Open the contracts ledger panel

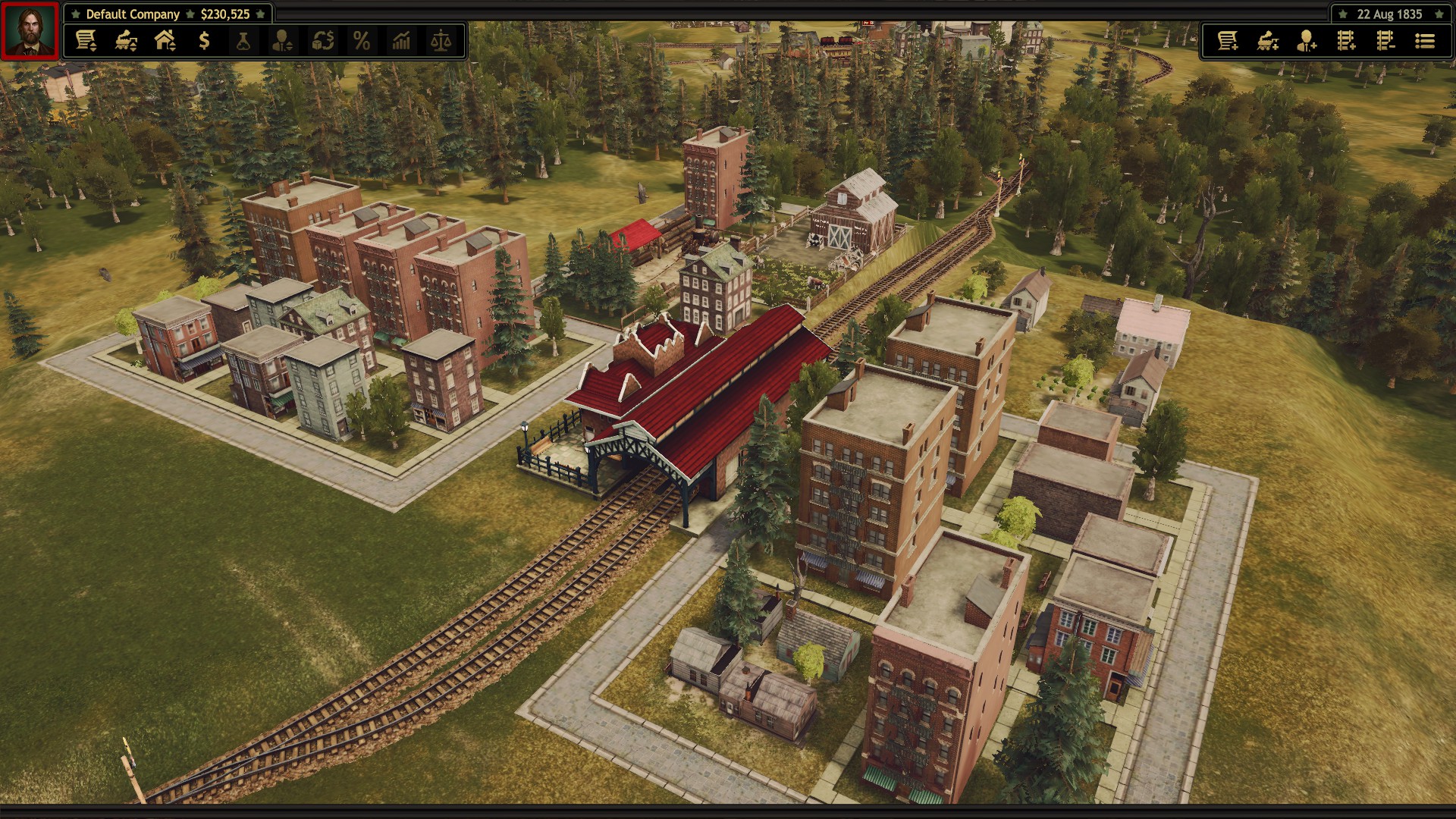tap(86, 42)
